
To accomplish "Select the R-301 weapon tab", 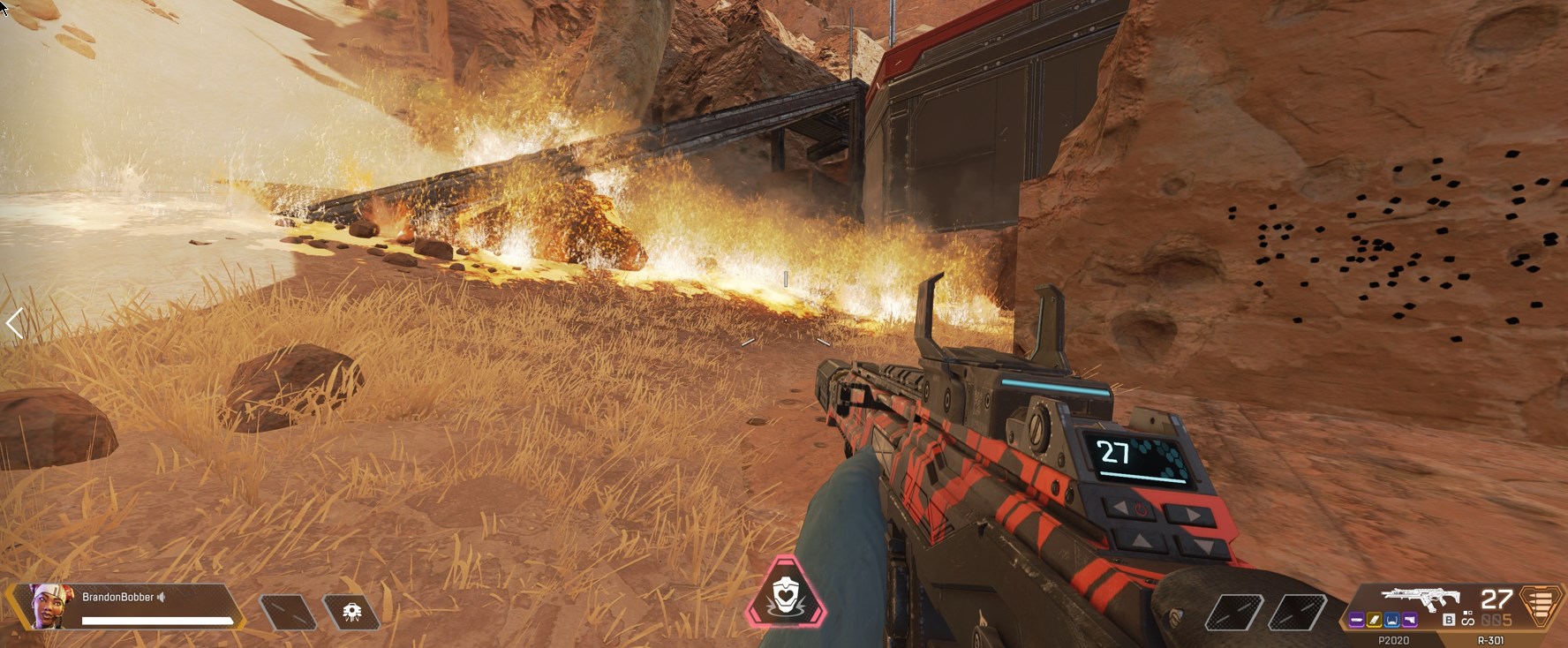I will pyautogui.click(x=1492, y=640).
